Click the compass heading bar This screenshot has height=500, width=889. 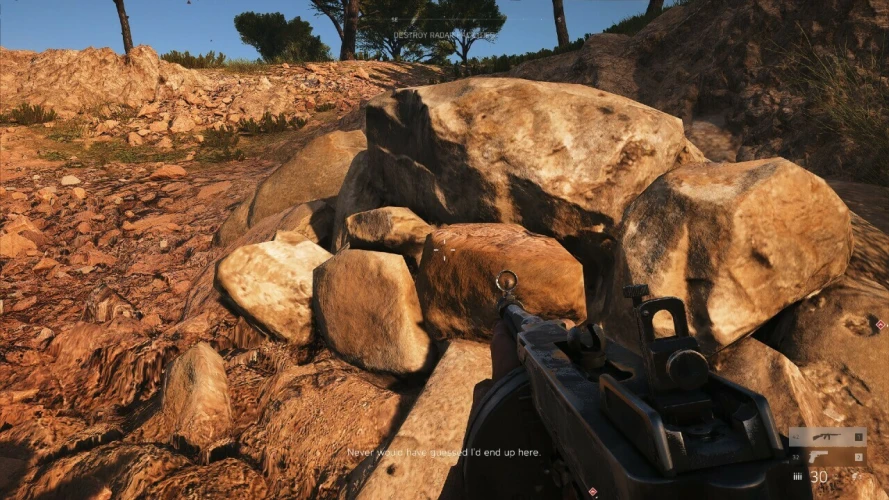tap(444, 20)
